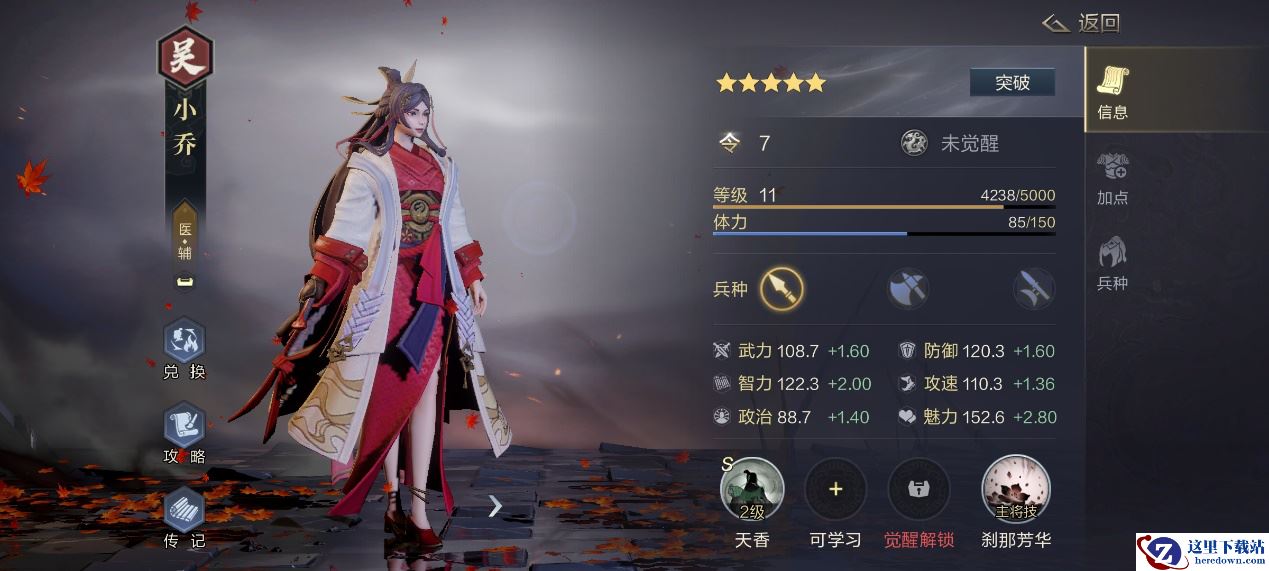
Task: Tap the locked 觉醒解锁 skill slot
Action: [x=918, y=490]
